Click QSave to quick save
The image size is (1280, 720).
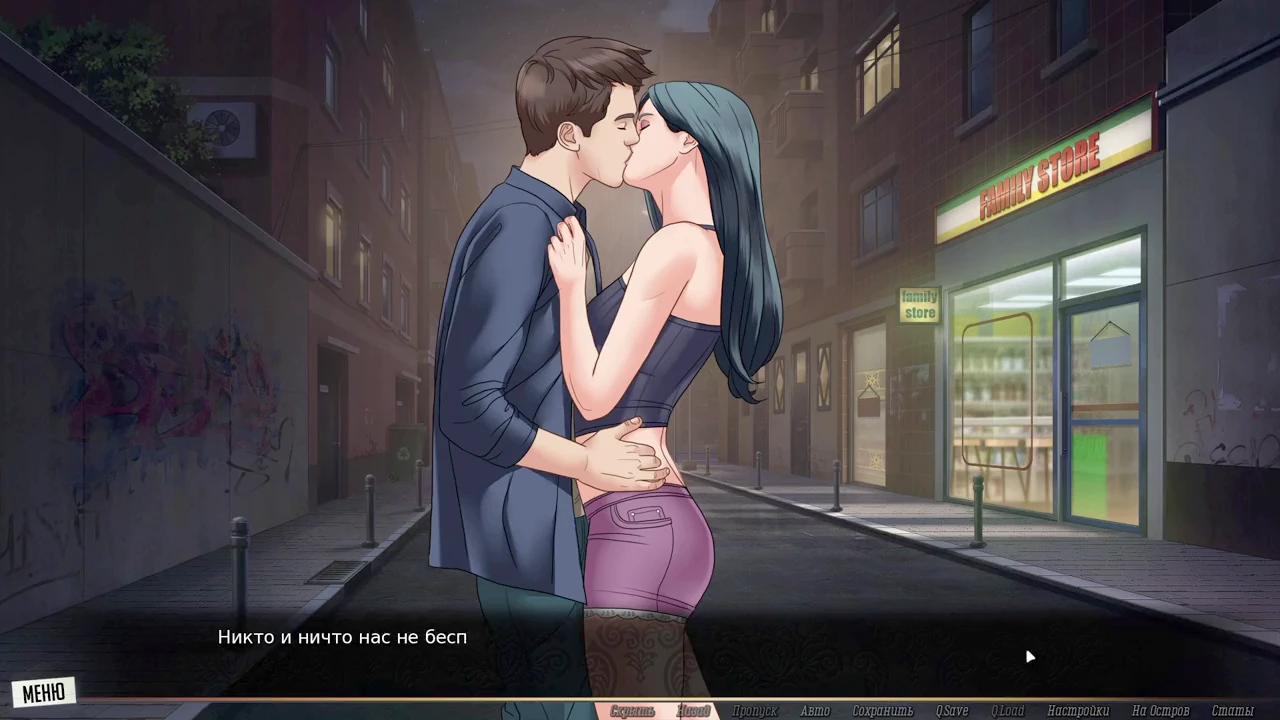tap(952, 711)
